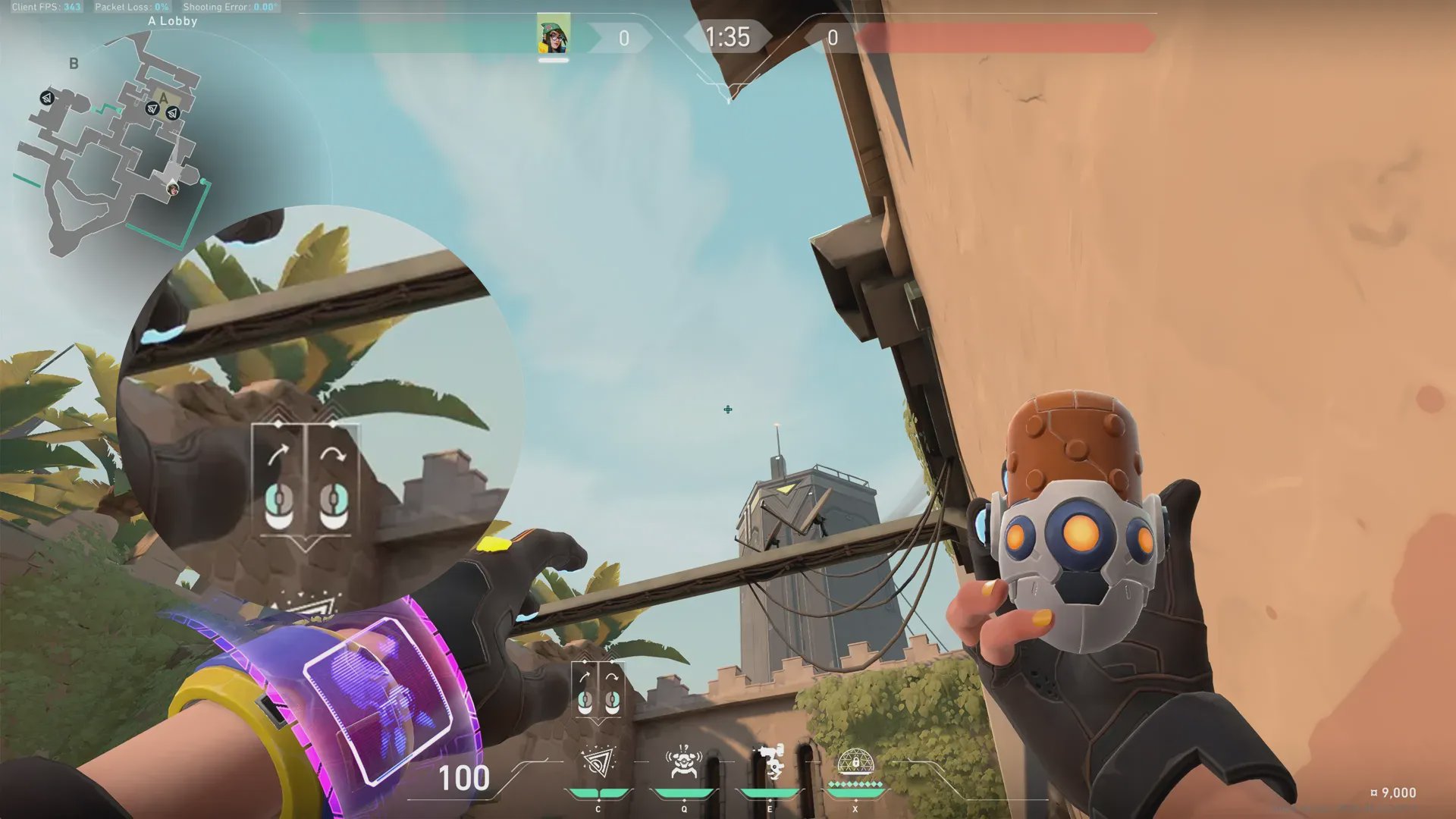Choose the Turret ability icon
The image size is (1456, 819).
point(770,763)
